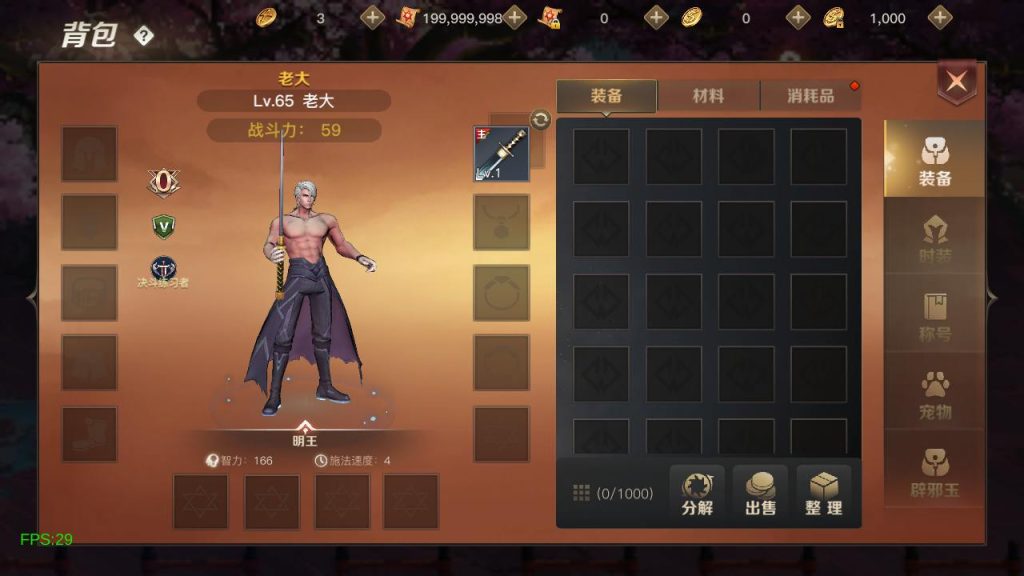Close the backpack window
Screen dimensions: 1024x576
tap(957, 83)
